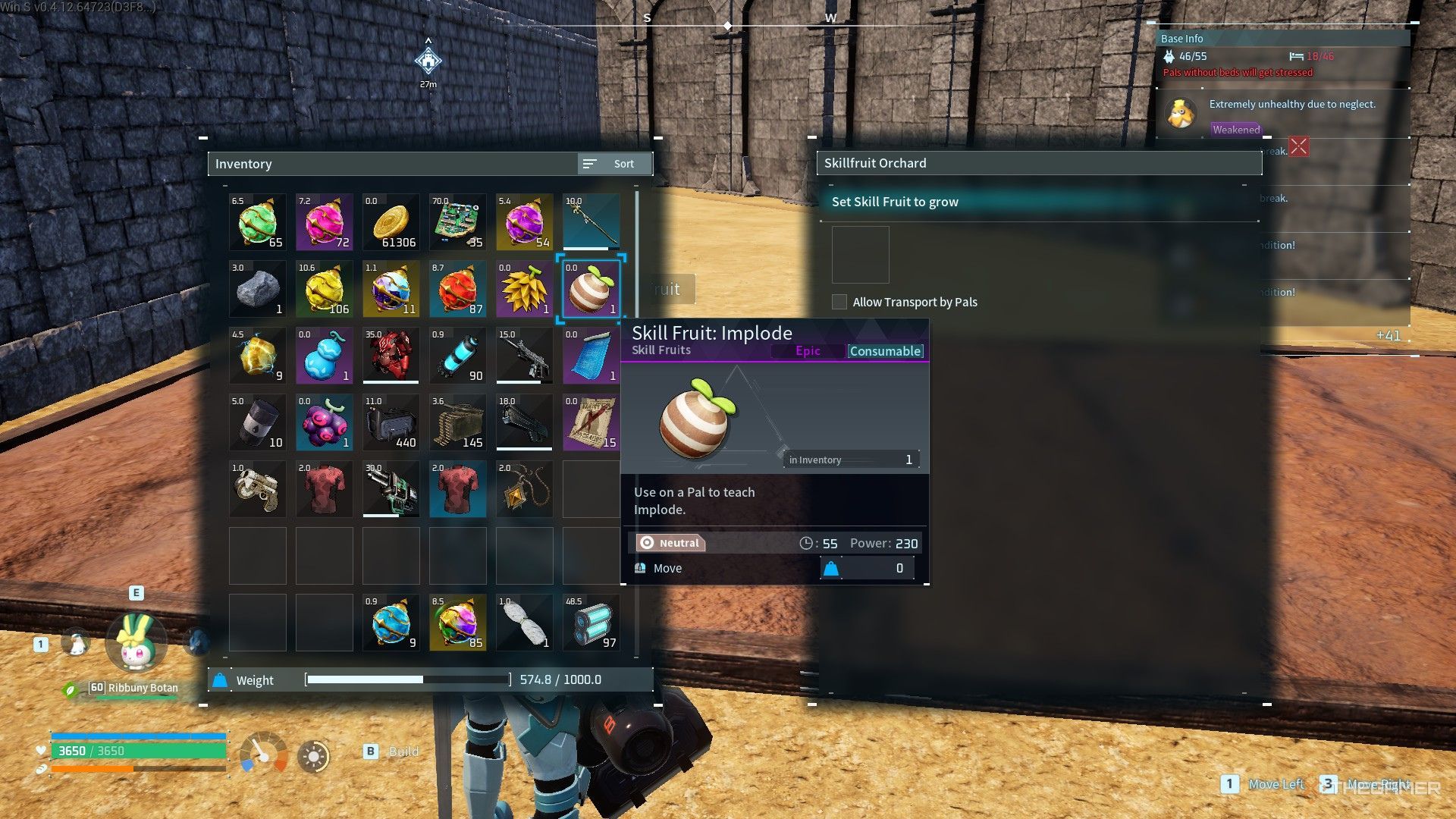The width and height of the screenshot is (1456, 819).
Task: Pick the red armor item
Action: tap(391, 356)
